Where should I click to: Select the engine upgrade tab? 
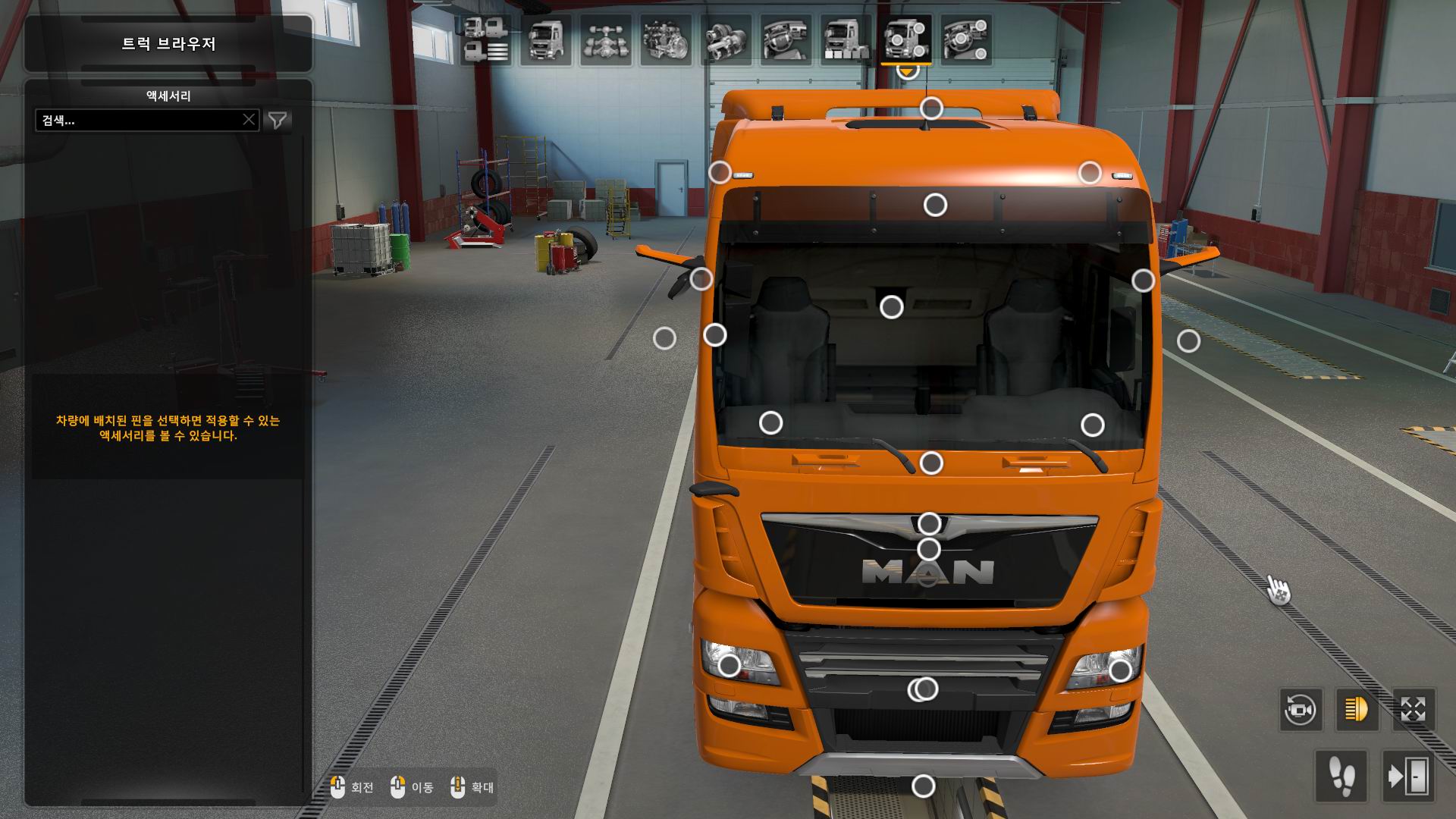click(x=666, y=40)
